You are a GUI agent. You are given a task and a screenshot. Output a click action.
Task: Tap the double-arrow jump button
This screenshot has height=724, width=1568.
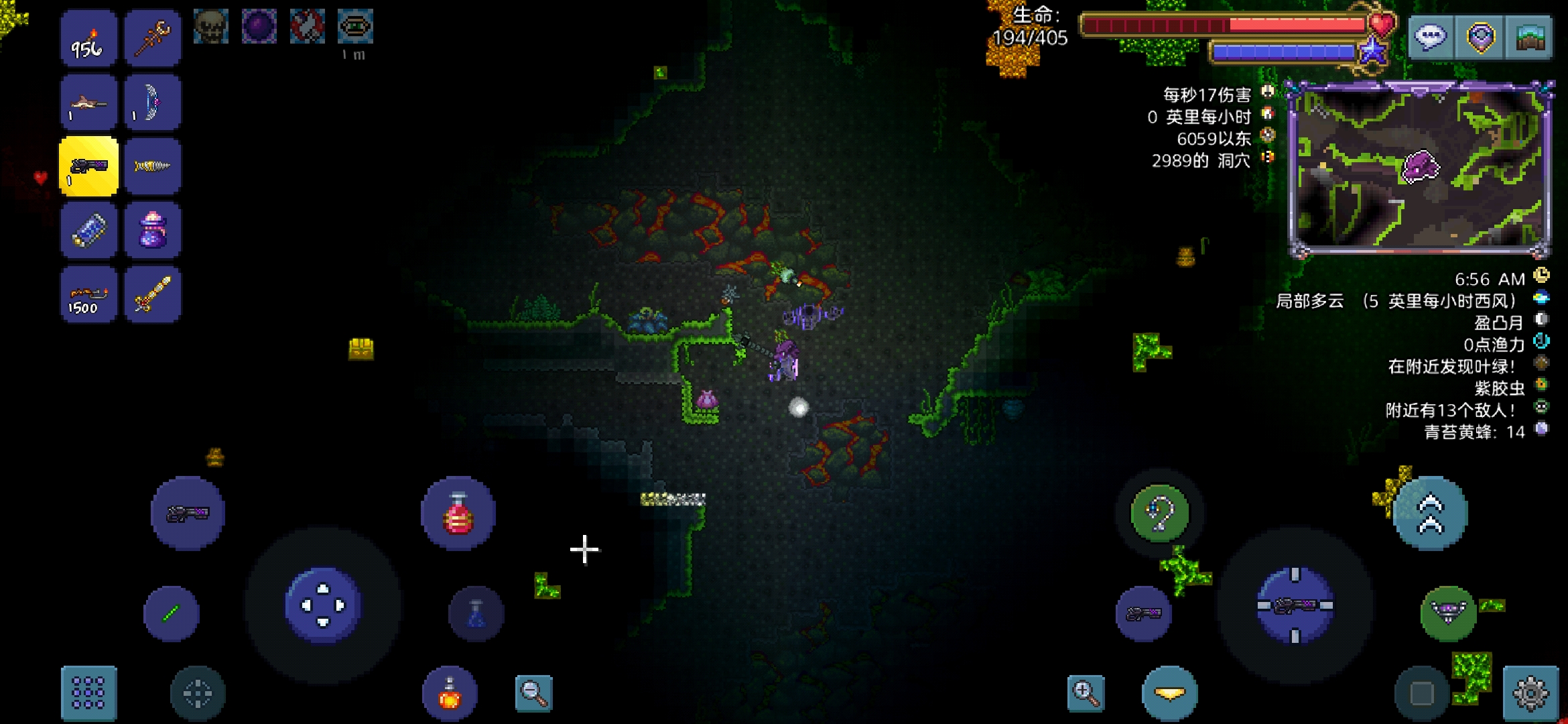click(1430, 514)
